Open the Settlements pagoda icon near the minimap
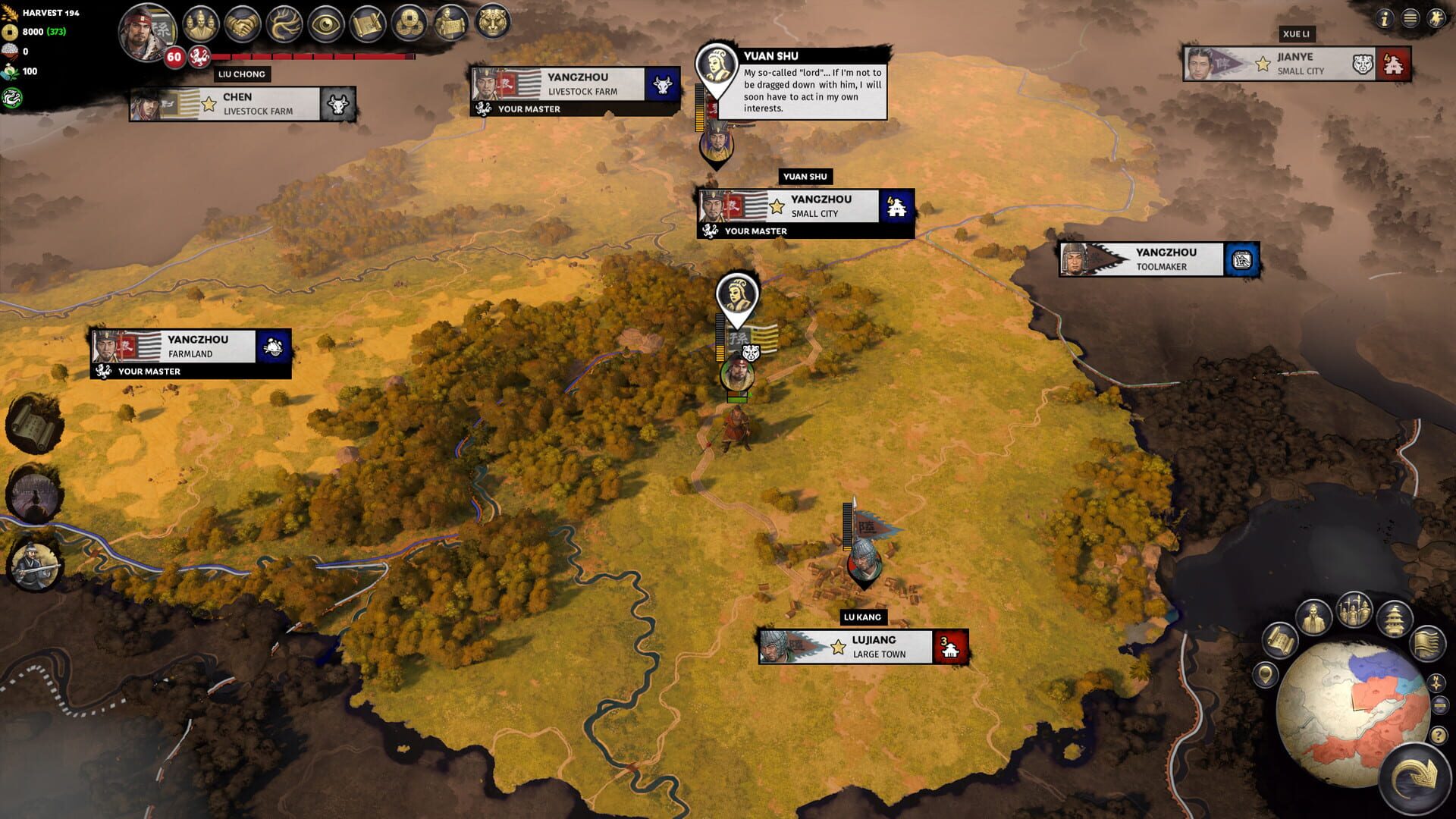 coord(1394,620)
